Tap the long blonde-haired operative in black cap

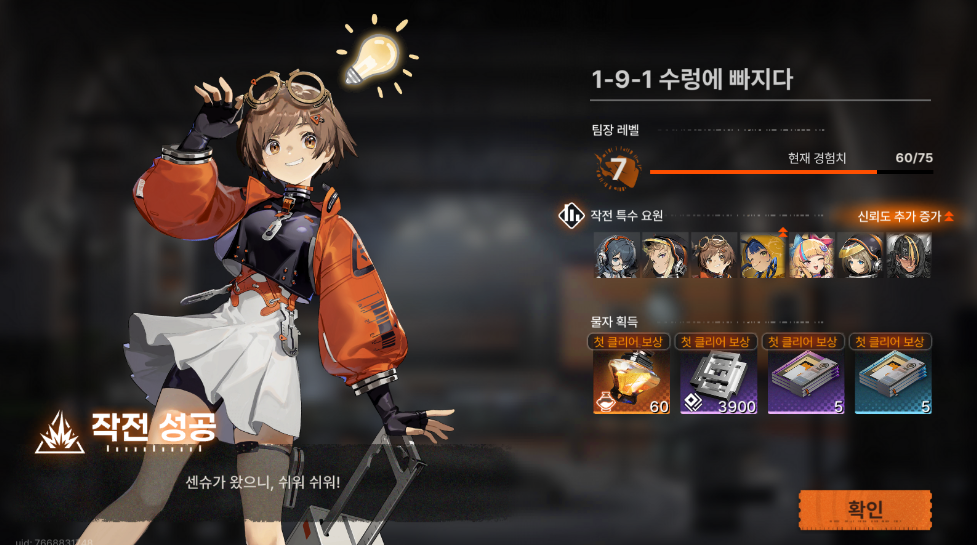click(664, 255)
